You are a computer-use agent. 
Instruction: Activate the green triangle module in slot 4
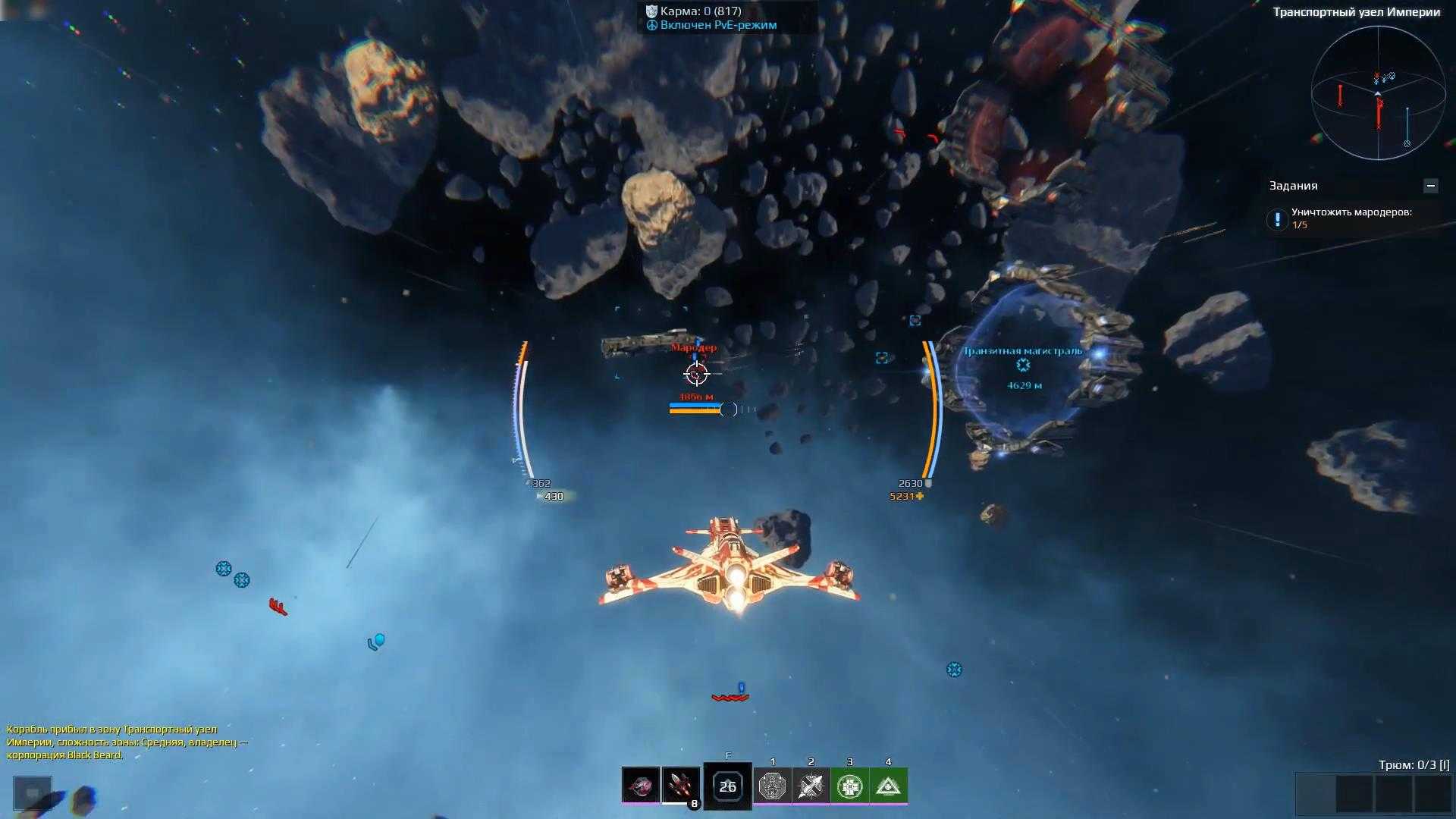(888, 786)
